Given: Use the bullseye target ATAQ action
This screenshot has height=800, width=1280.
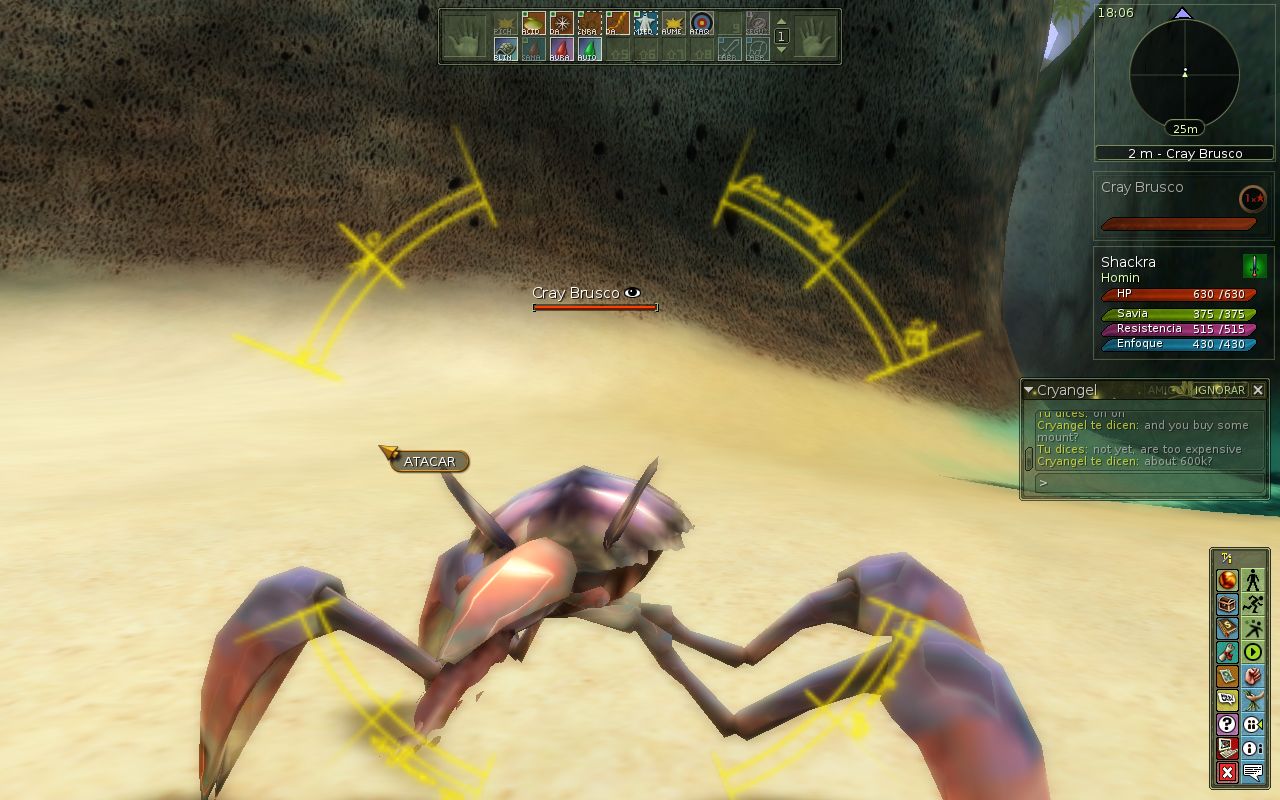Looking at the screenshot, I should (702, 23).
